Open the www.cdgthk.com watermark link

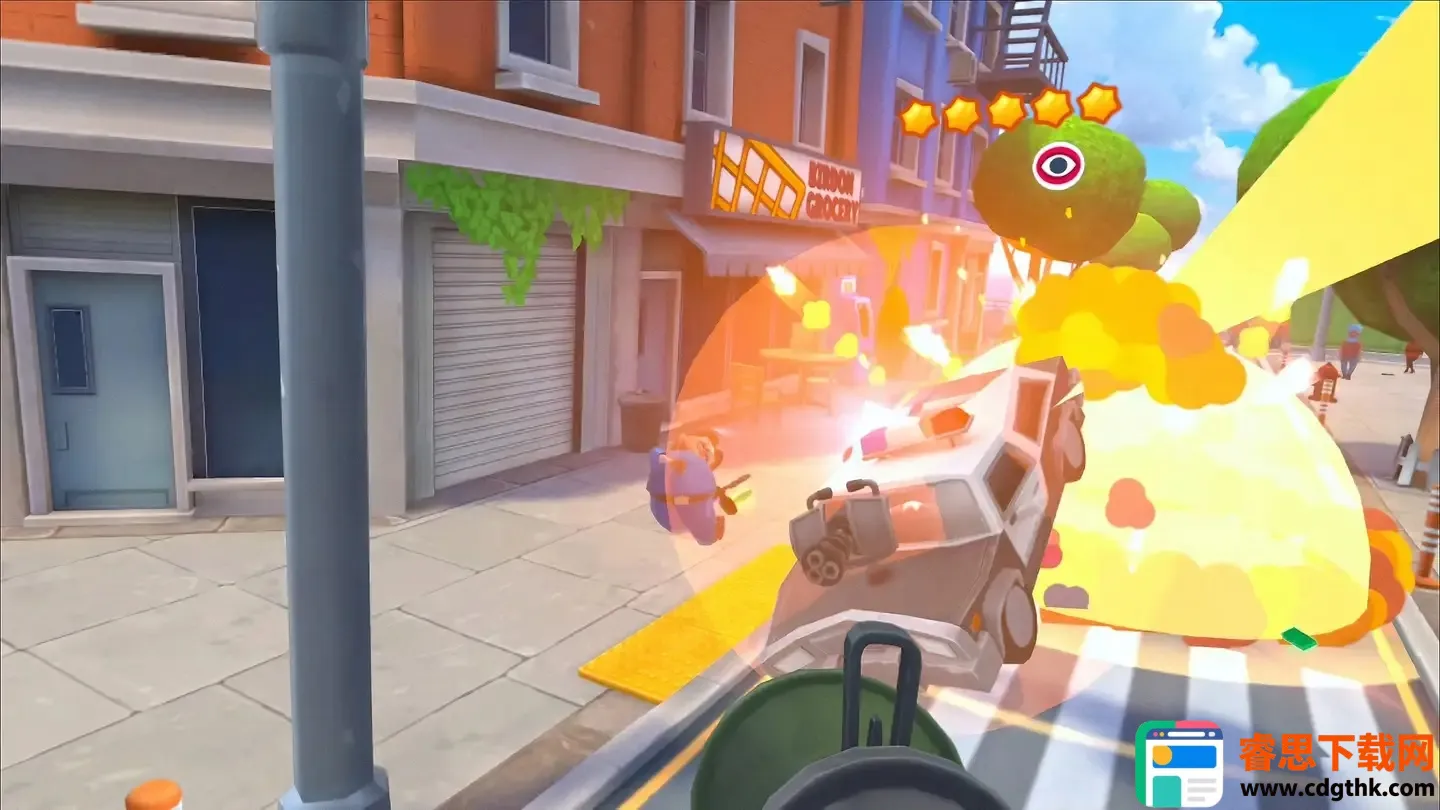click(x=1338, y=789)
